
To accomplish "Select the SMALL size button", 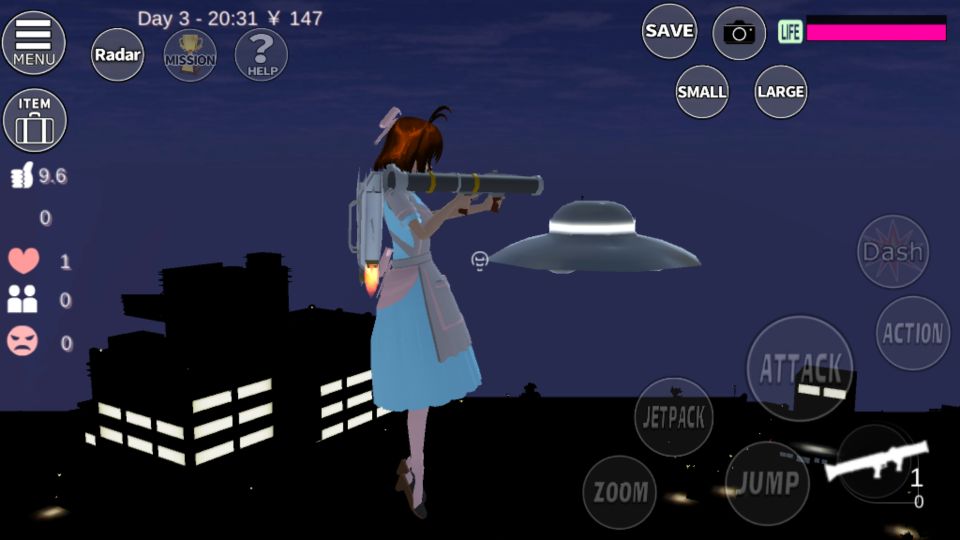I will click(702, 92).
